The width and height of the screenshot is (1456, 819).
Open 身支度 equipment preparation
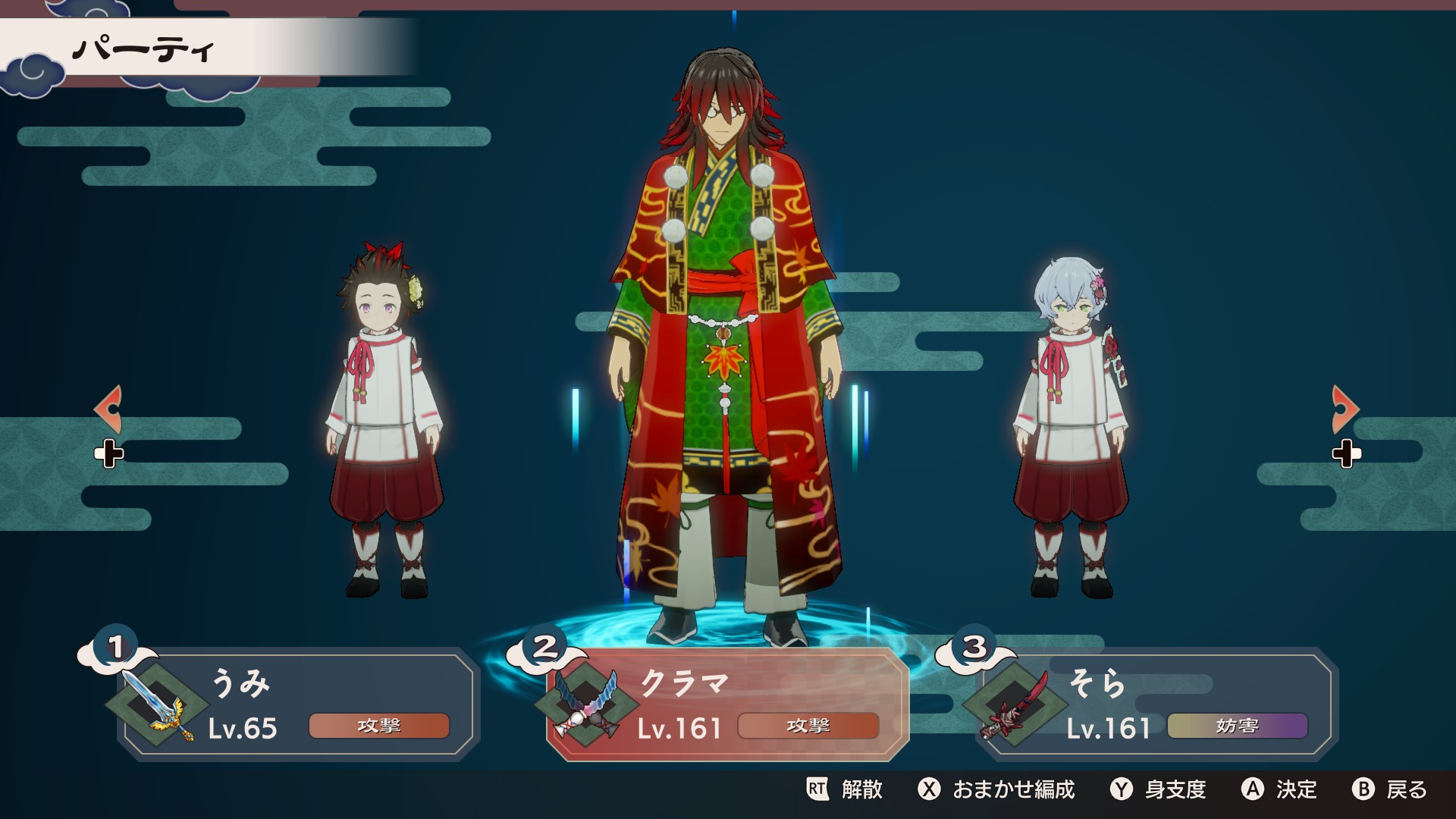1159,789
